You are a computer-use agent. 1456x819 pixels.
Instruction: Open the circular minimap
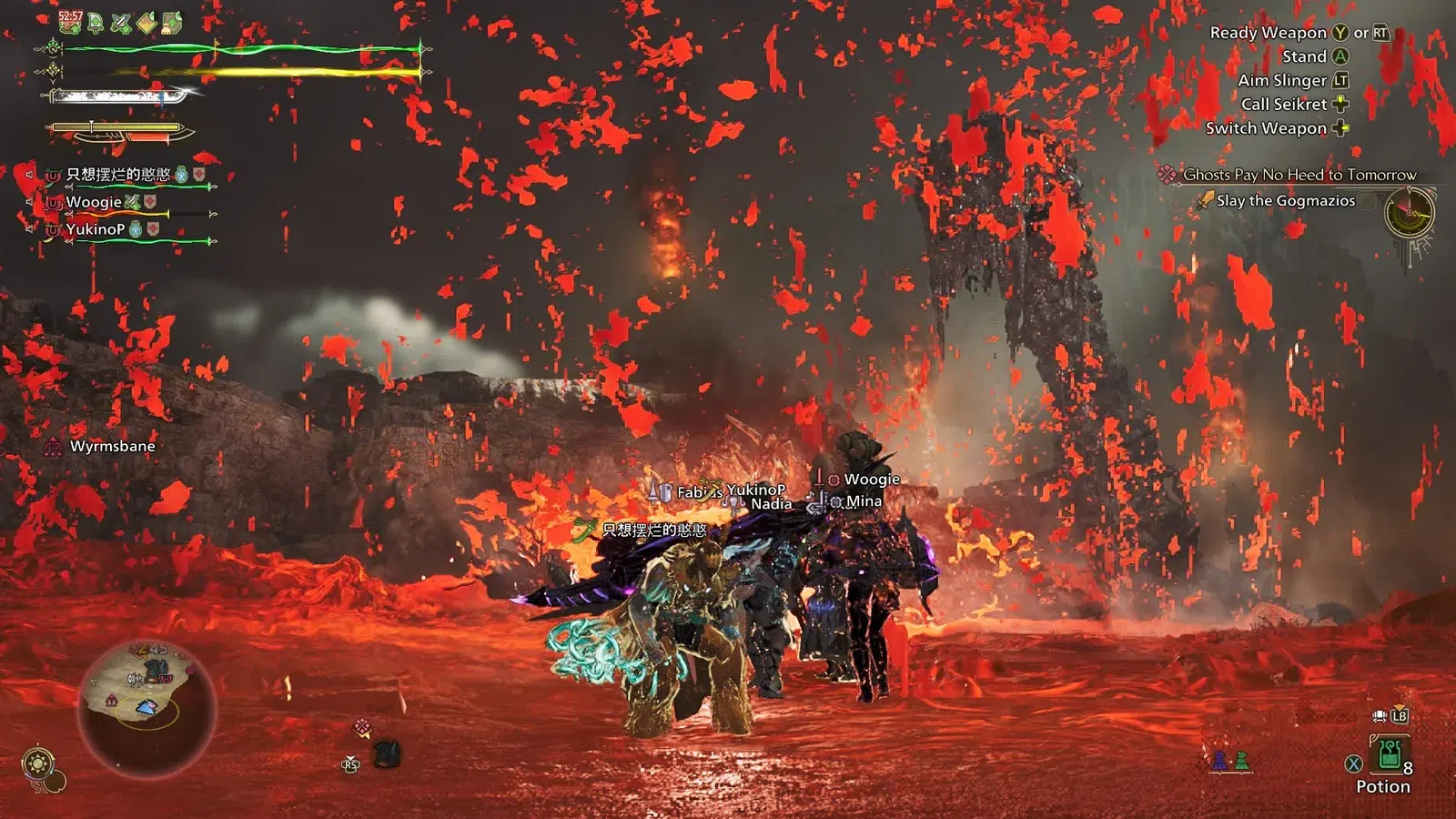coord(147,707)
